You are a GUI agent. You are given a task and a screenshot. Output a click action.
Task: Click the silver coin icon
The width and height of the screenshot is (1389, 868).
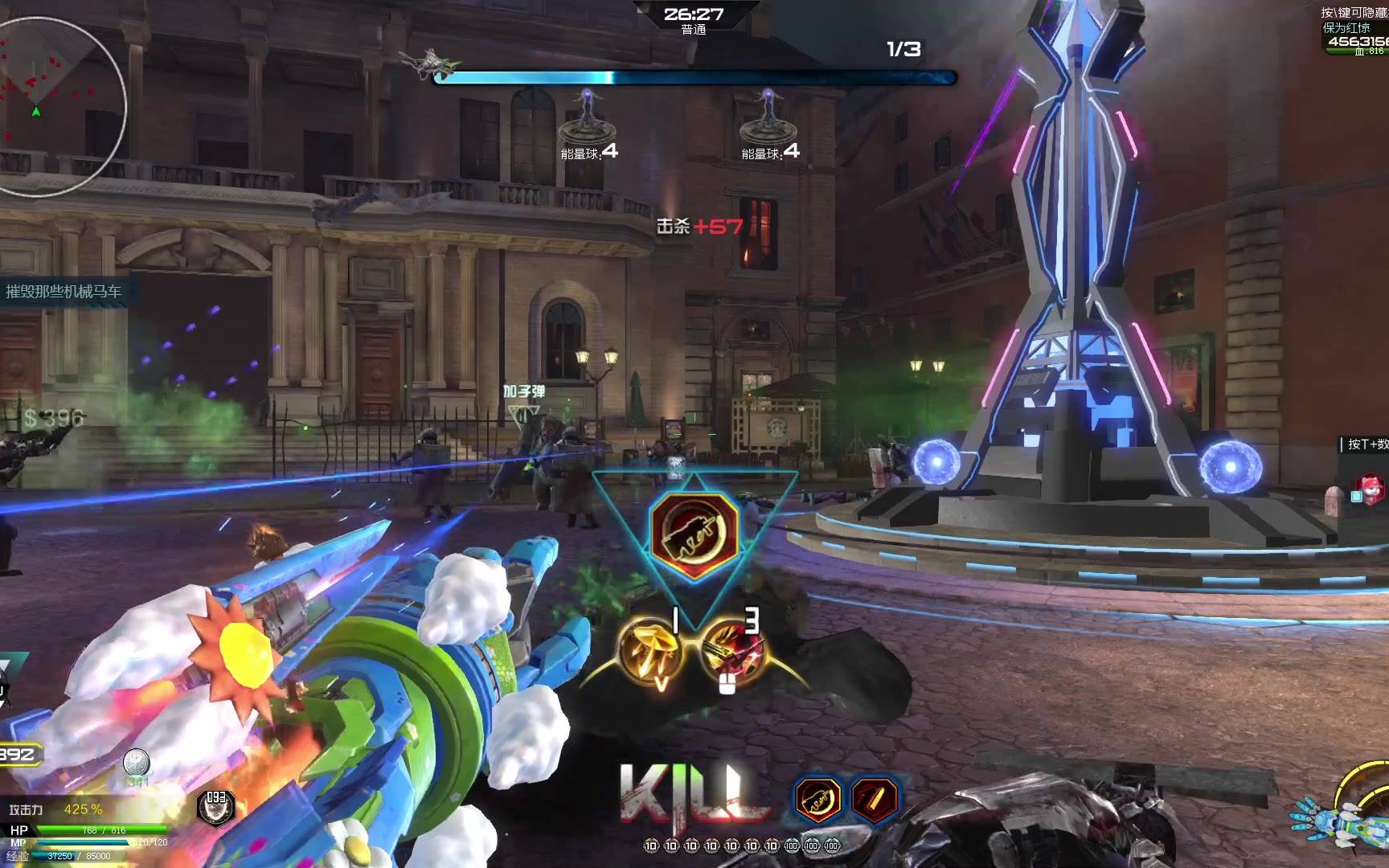point(136,762)
